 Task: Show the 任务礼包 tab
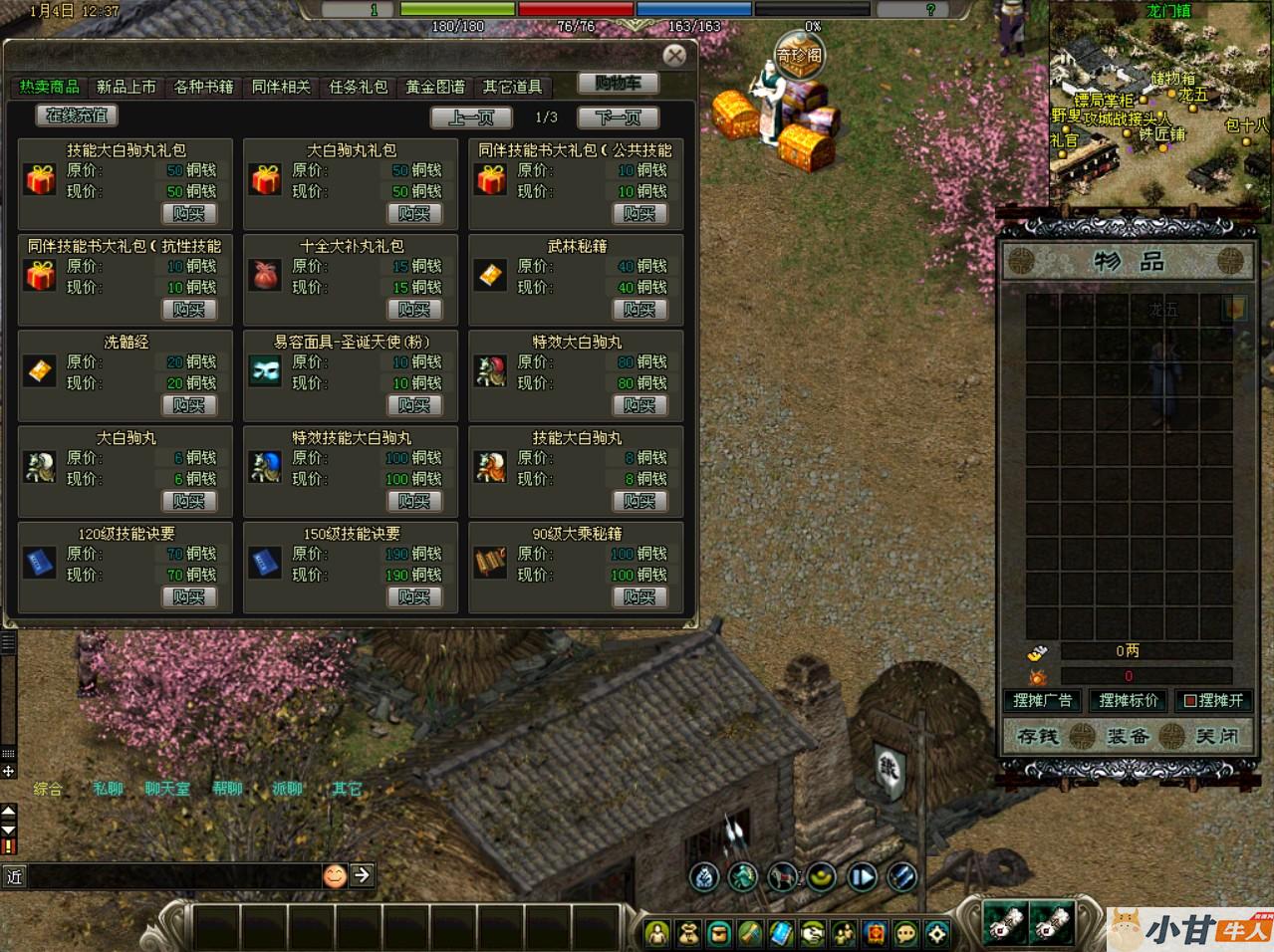[x=358, y=88]
